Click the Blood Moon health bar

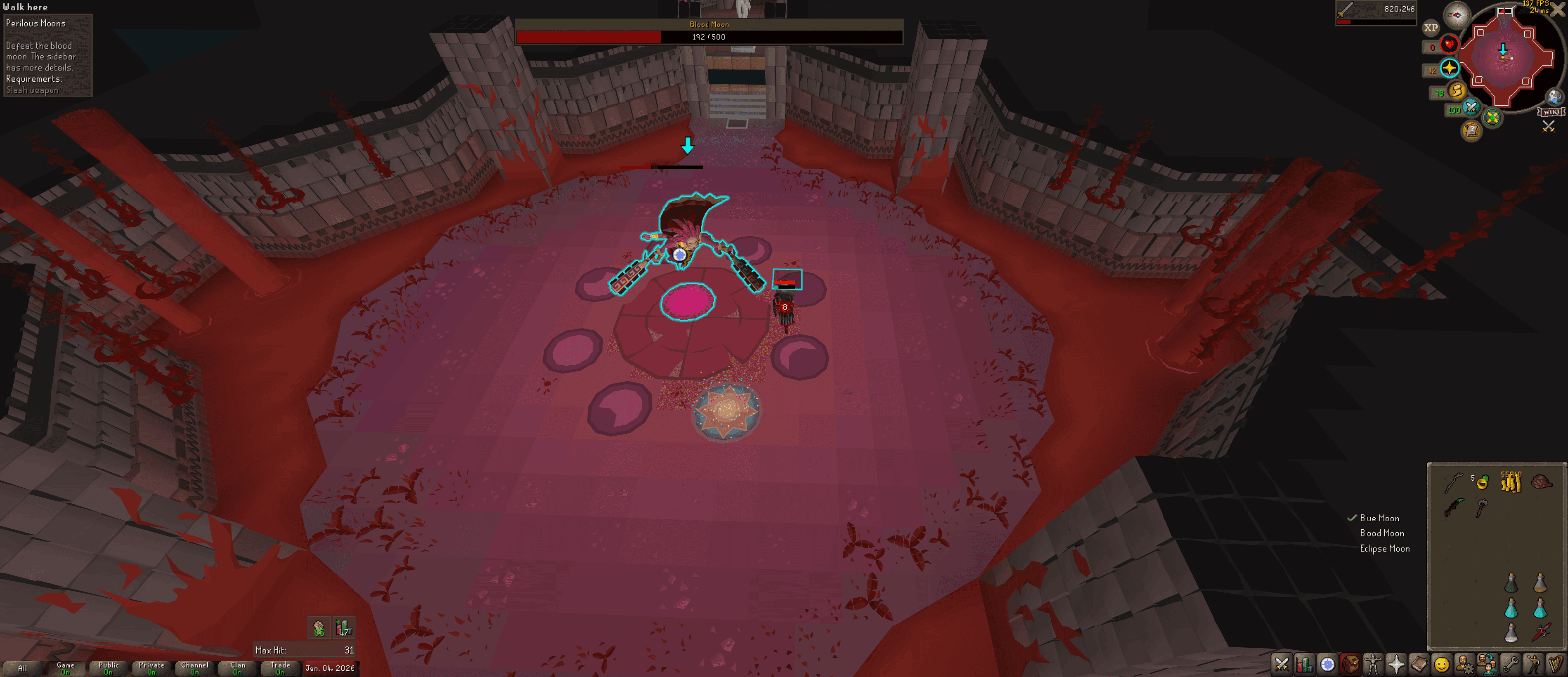click(x=708, y=37)
